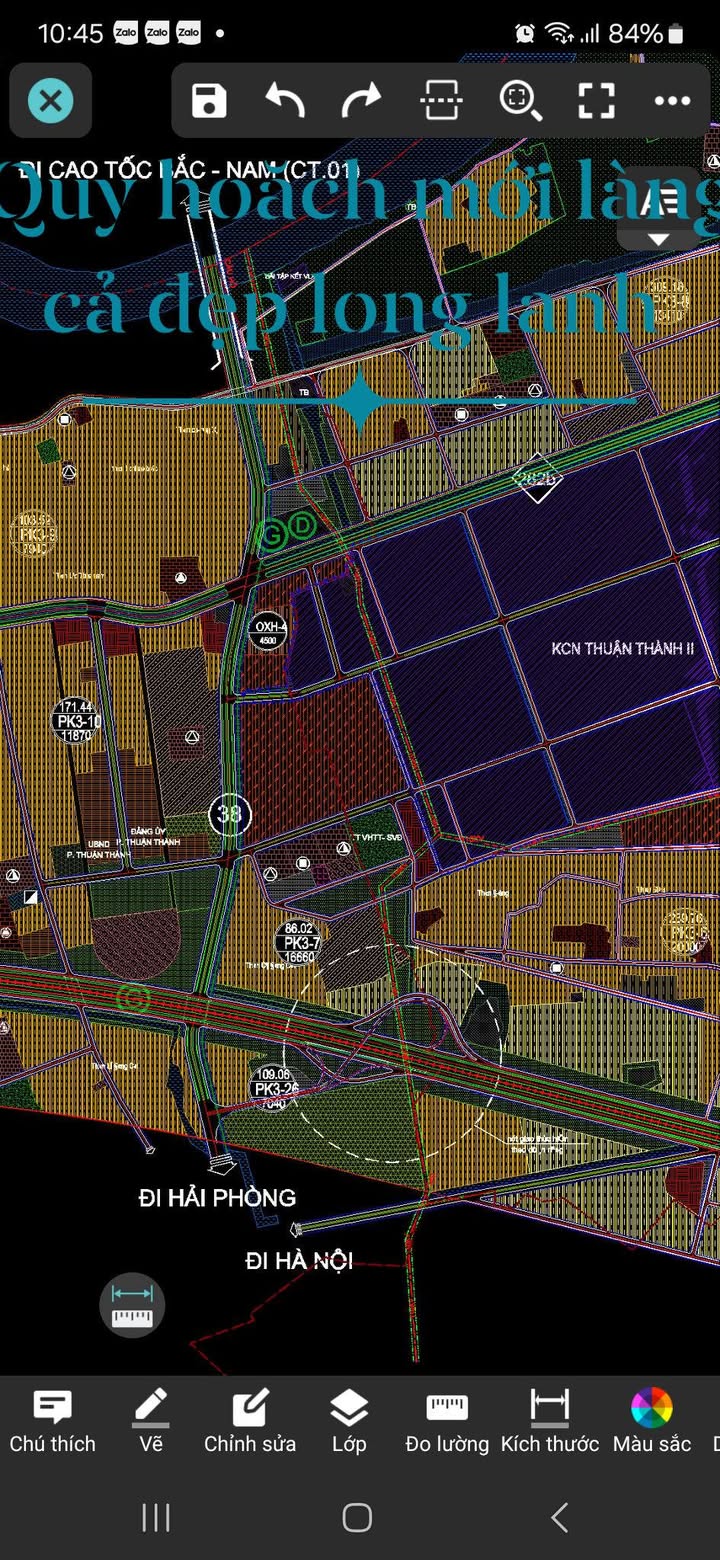Viewport: 720px width, 1560px height.
Task: Tap the floating ruler measurement button
Action: pyautogui.click(x=132, y=1306)
